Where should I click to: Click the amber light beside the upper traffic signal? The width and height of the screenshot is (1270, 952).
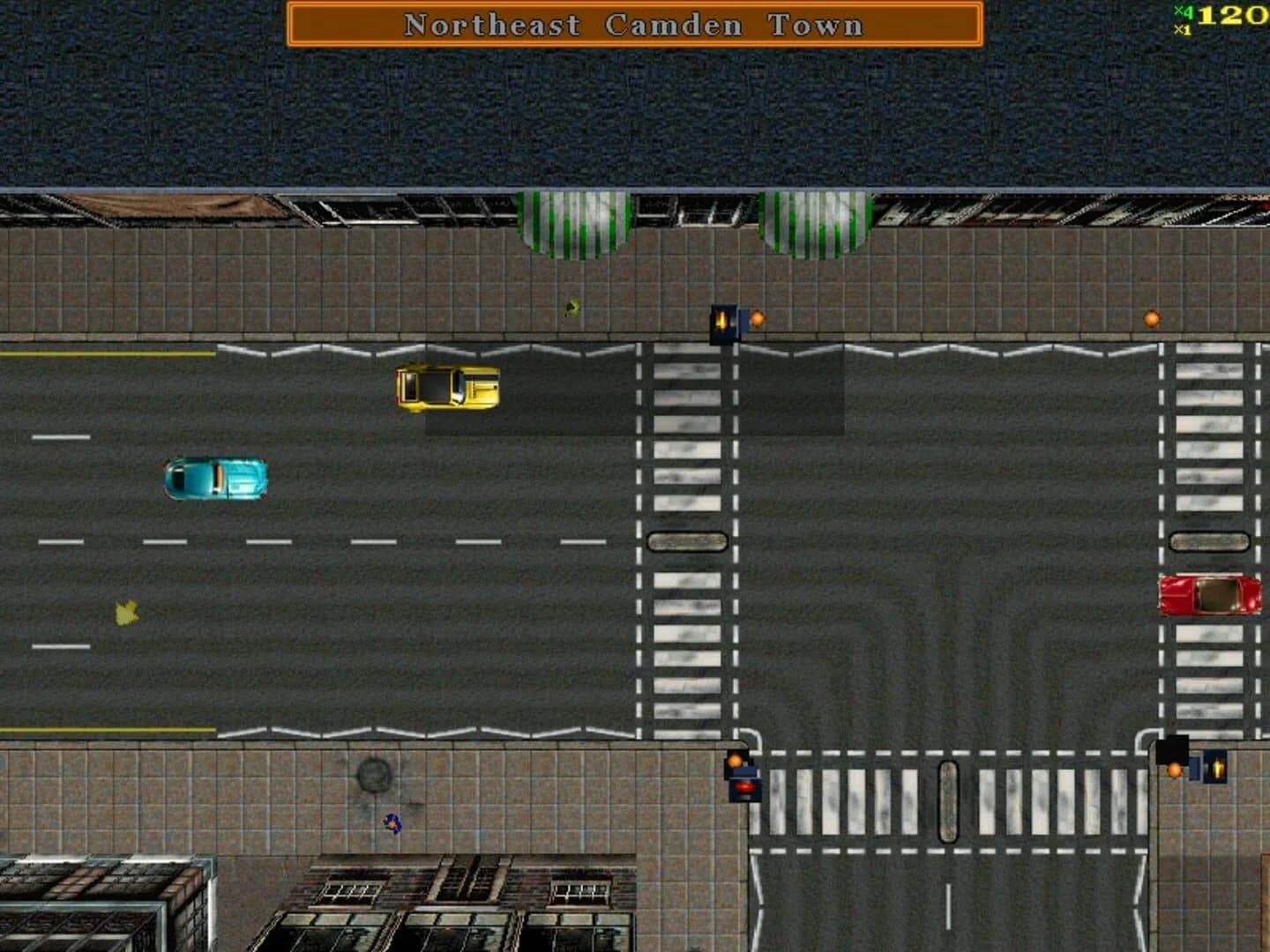pyautogui.click(x=756, y=318)
